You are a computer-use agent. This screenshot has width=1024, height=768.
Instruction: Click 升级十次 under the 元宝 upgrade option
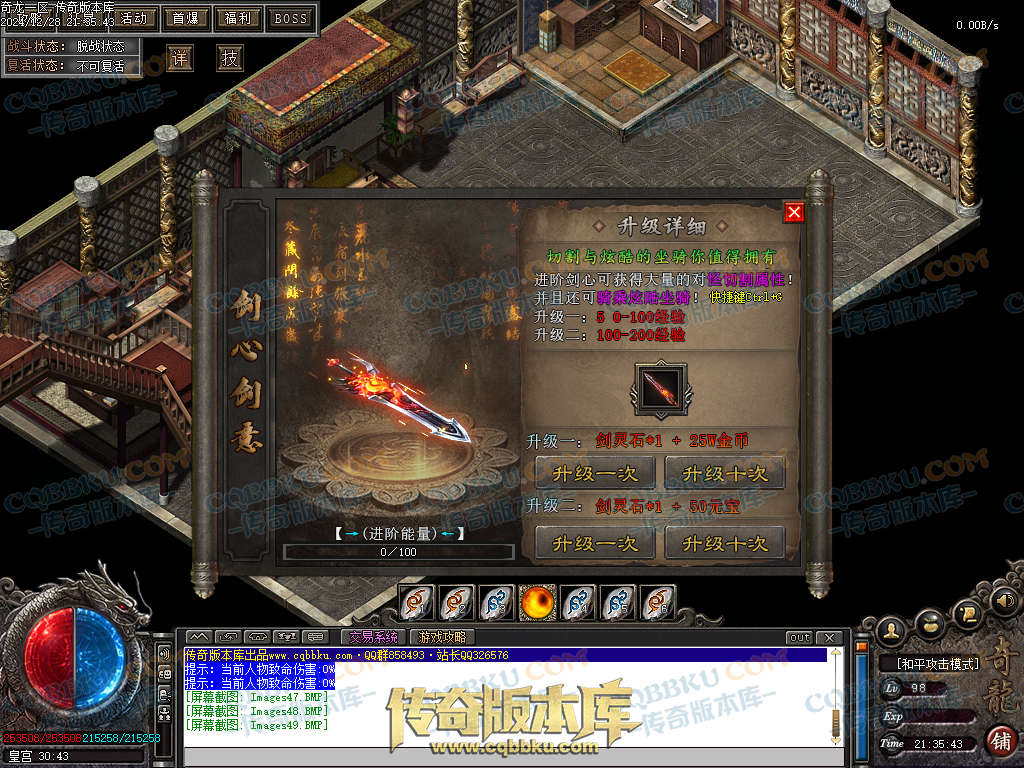725,543
